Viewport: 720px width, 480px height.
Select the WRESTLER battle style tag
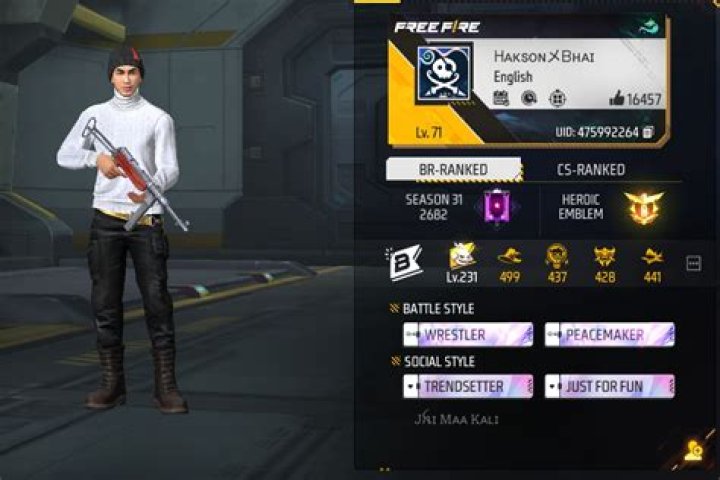tap(468, 335)
